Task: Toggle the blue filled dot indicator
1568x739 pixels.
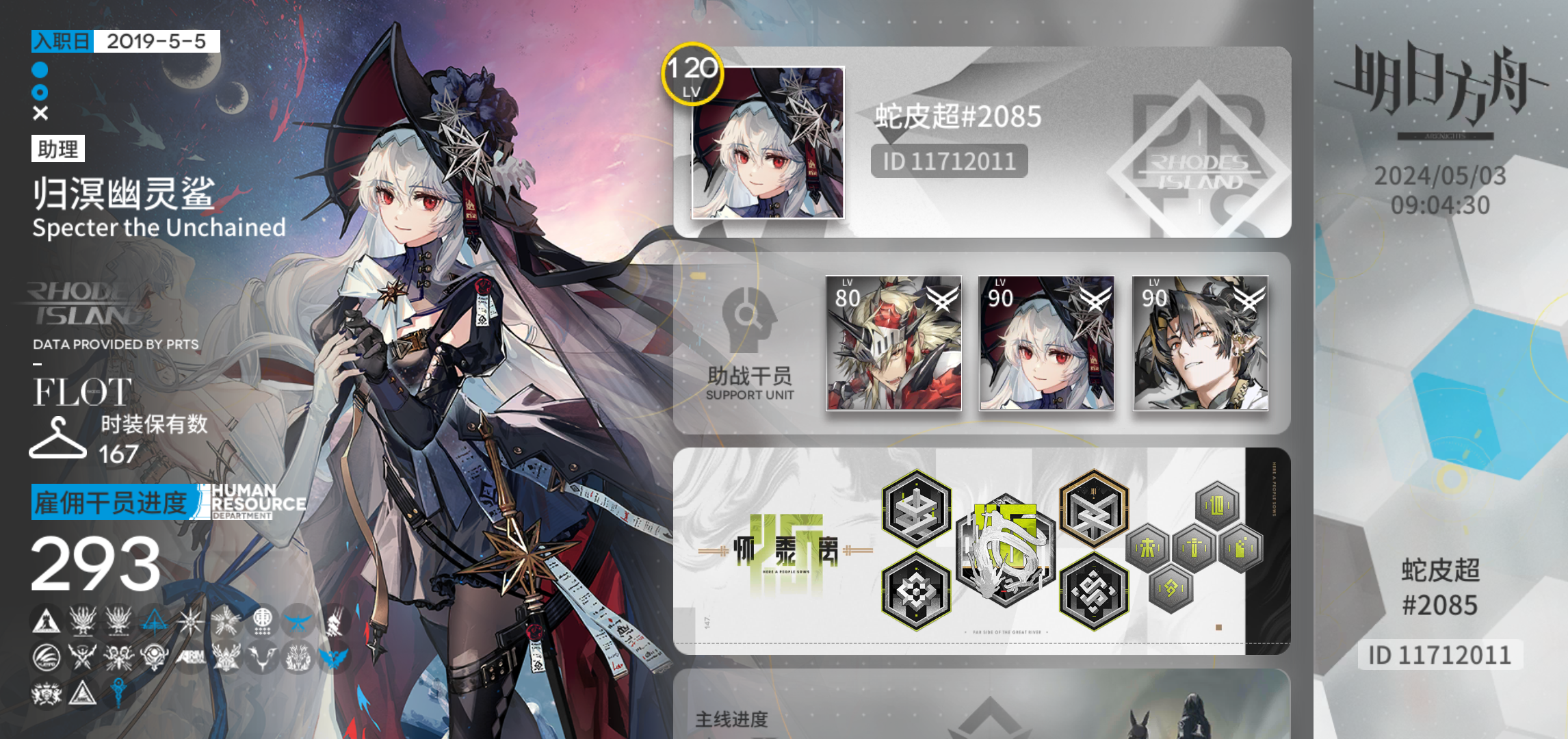Action: tap(39, 69)
